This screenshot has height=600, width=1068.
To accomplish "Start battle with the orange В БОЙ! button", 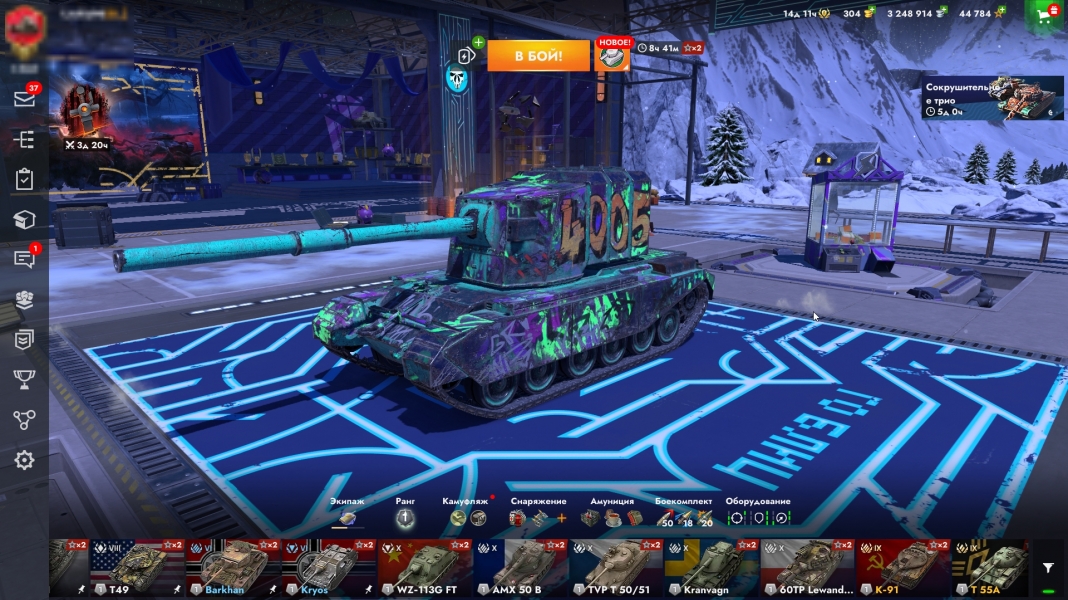I will pos(538,56).
